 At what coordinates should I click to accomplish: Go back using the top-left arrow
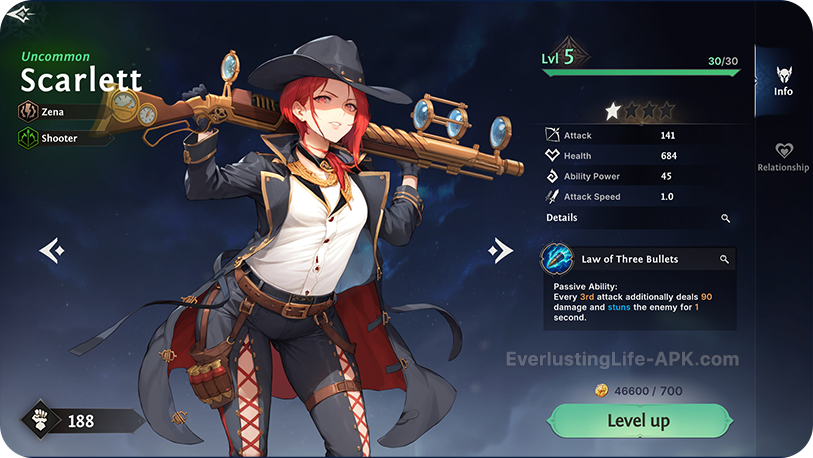(x=20, y=14)
